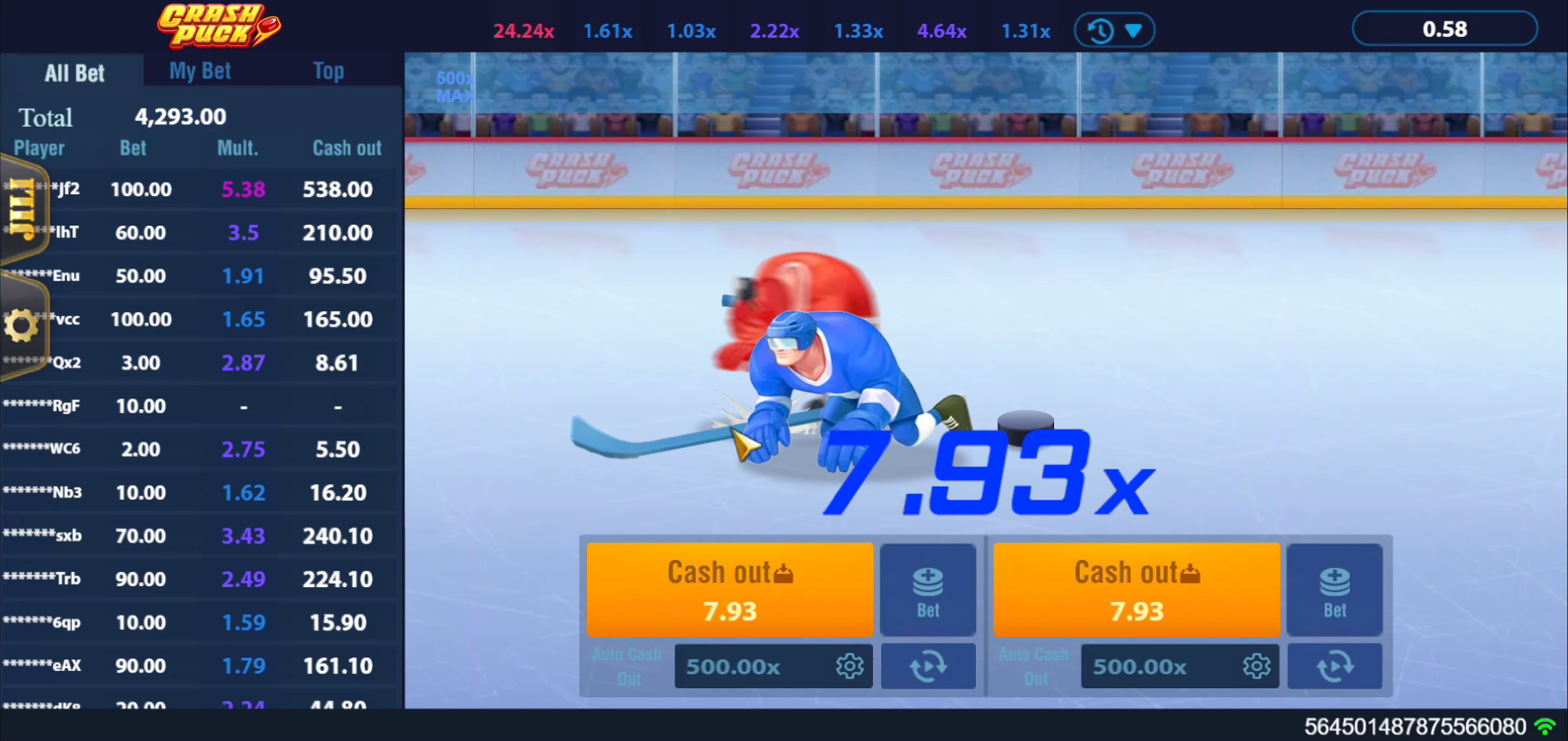Select the Bet chip icon on the left panel
Image resolution: width=1568 pixels, height=741 pixels.
point(927,590)
